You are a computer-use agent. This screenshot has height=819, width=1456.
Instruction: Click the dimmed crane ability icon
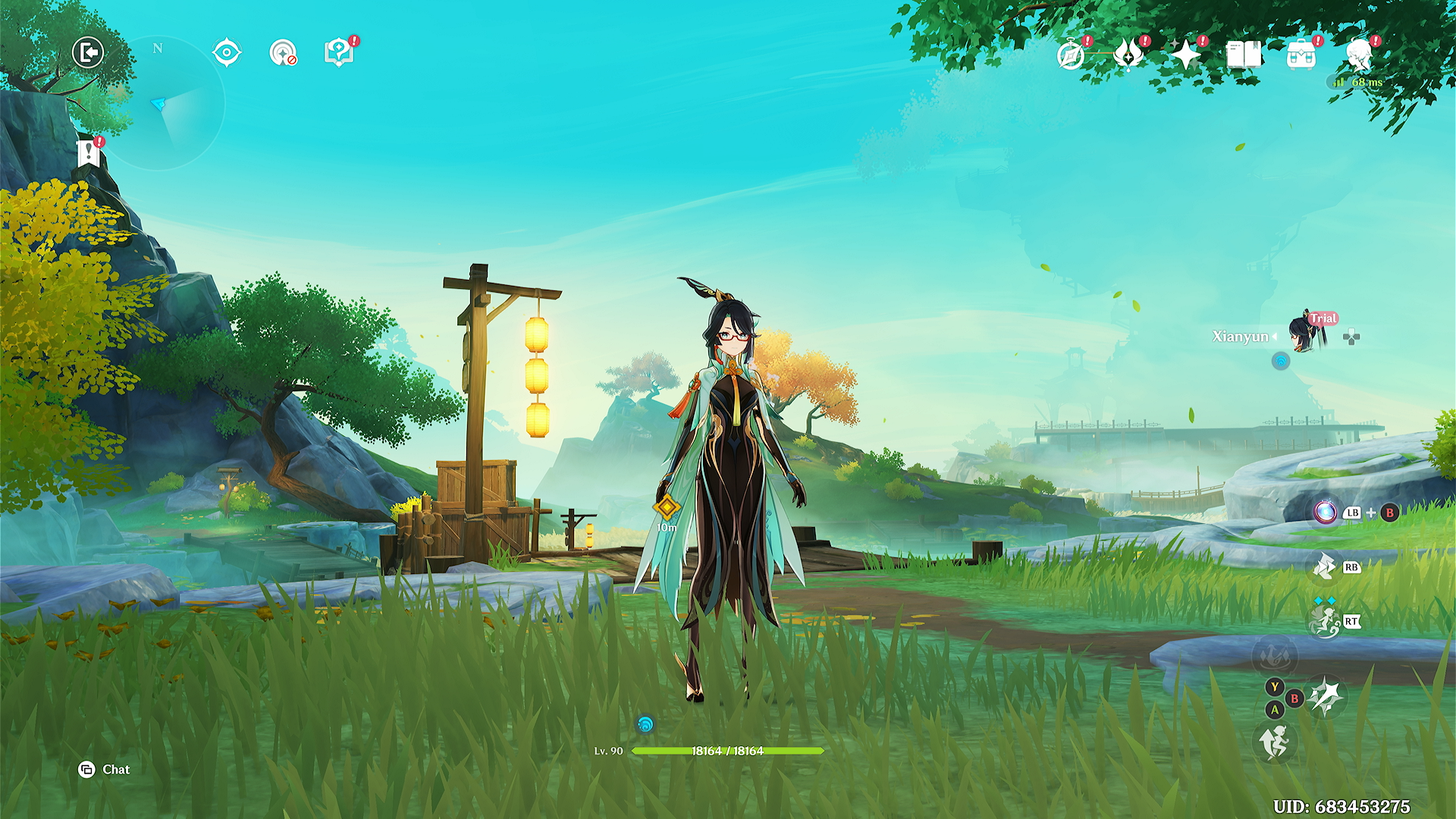pyautogui.click(x=1275, y=655)
